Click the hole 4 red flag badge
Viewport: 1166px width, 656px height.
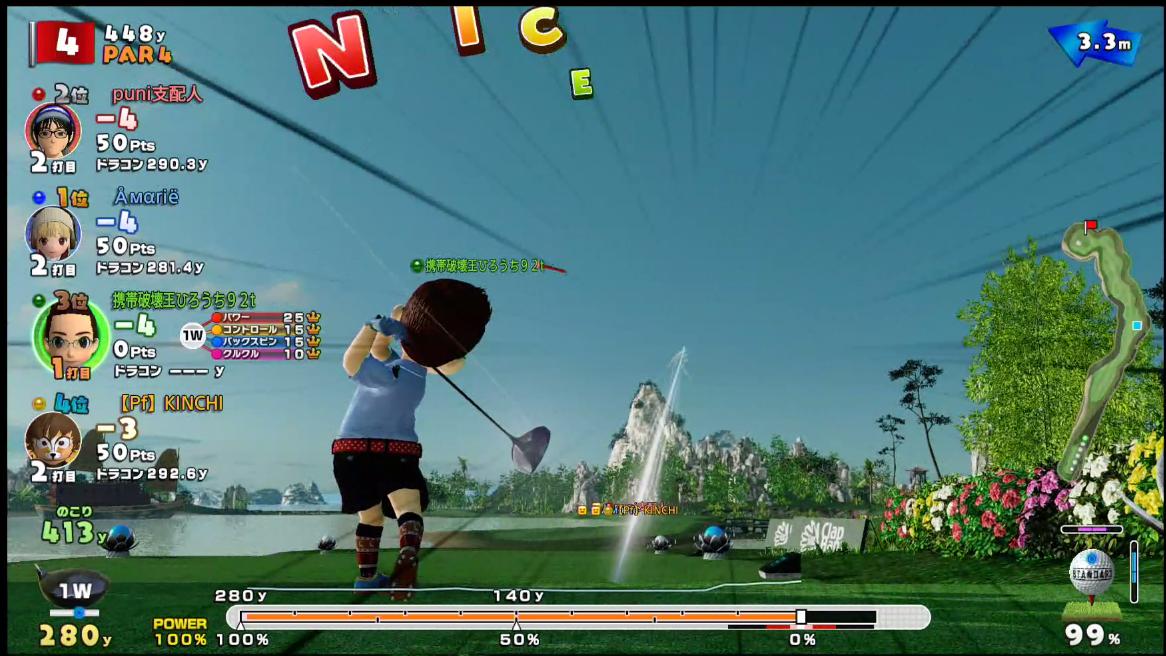coord(62,42)
